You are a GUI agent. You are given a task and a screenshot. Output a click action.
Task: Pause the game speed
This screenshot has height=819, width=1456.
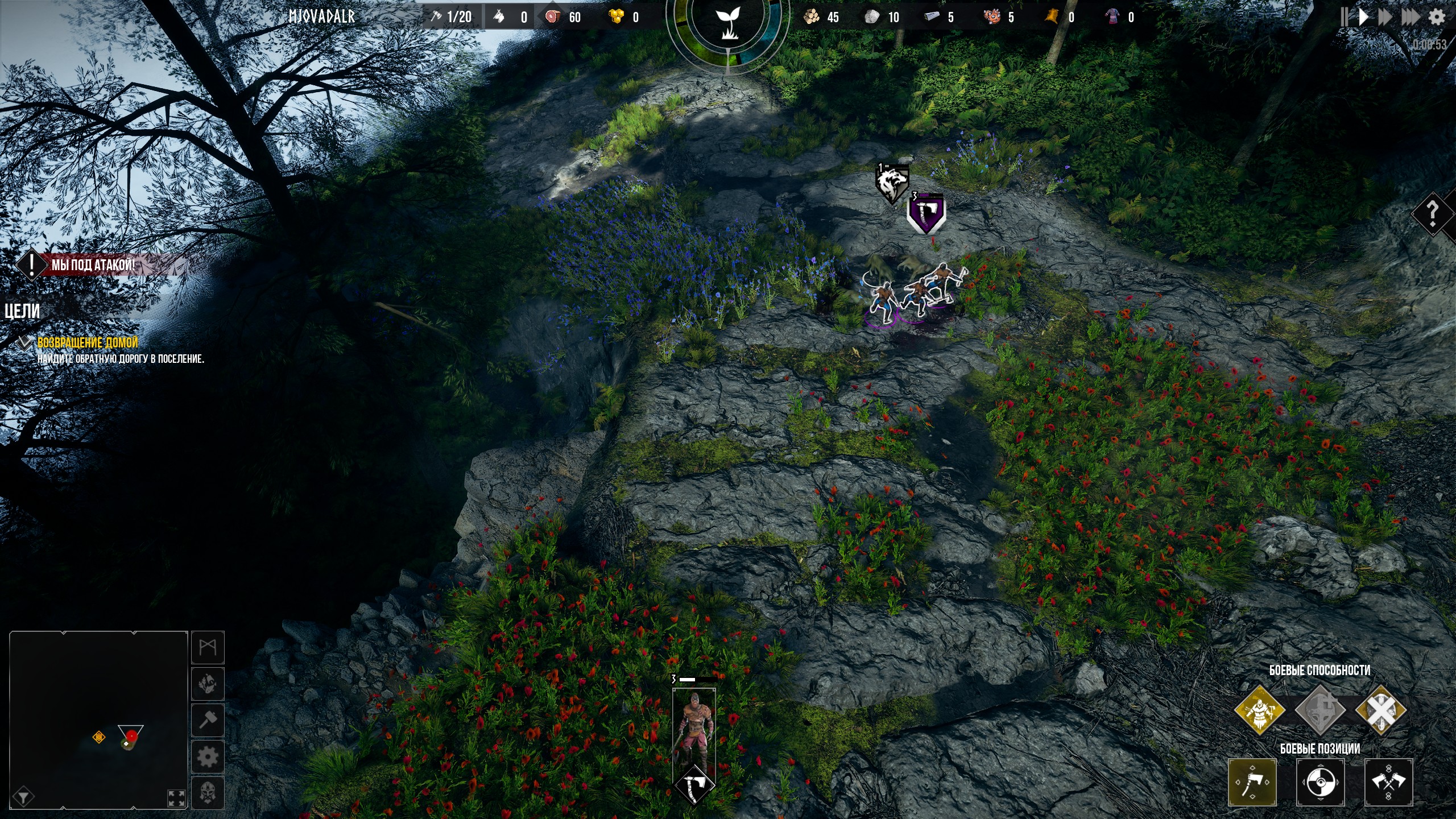coord(1344,16)
